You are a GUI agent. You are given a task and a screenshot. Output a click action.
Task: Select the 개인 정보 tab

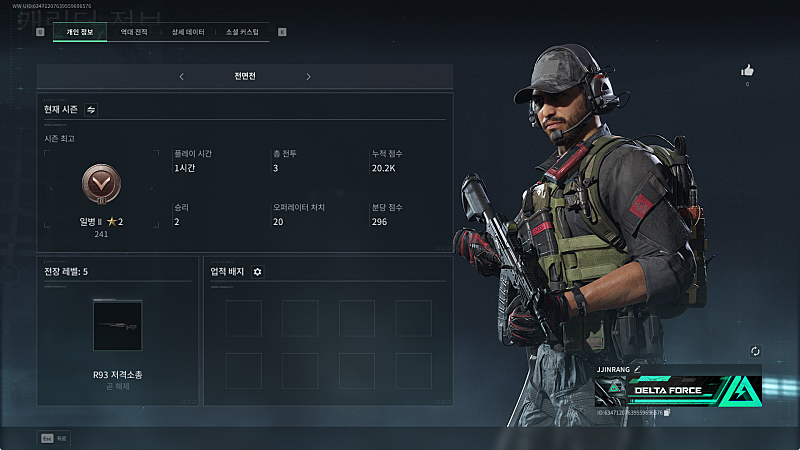[79, 32]
